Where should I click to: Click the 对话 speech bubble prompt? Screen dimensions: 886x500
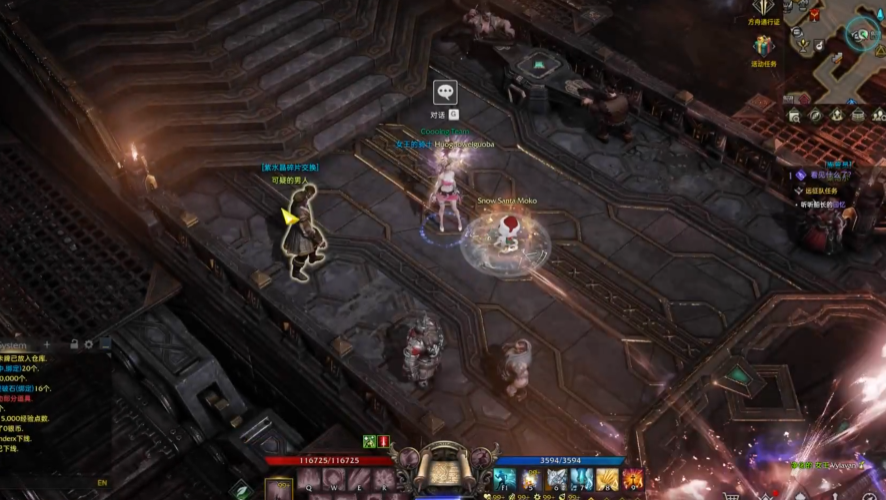[x=445, y=93]
